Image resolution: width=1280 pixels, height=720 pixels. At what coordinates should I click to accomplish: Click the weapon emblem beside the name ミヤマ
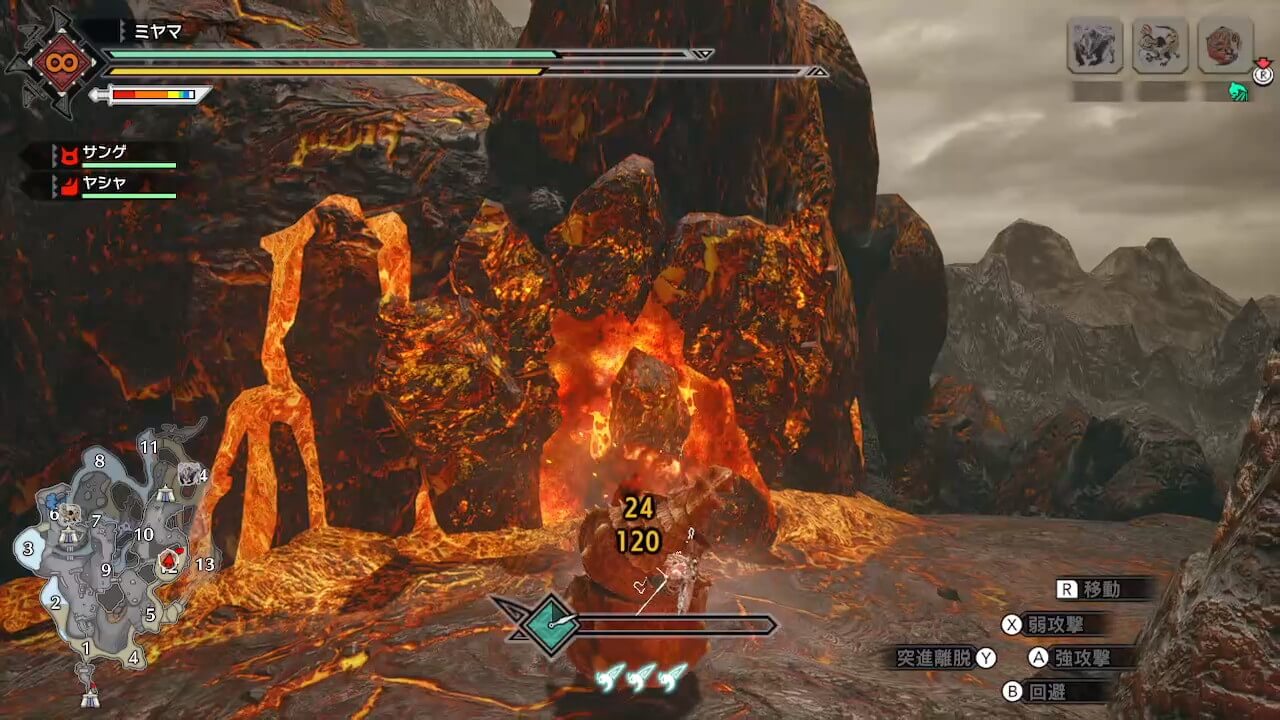(x=54, y=64)
